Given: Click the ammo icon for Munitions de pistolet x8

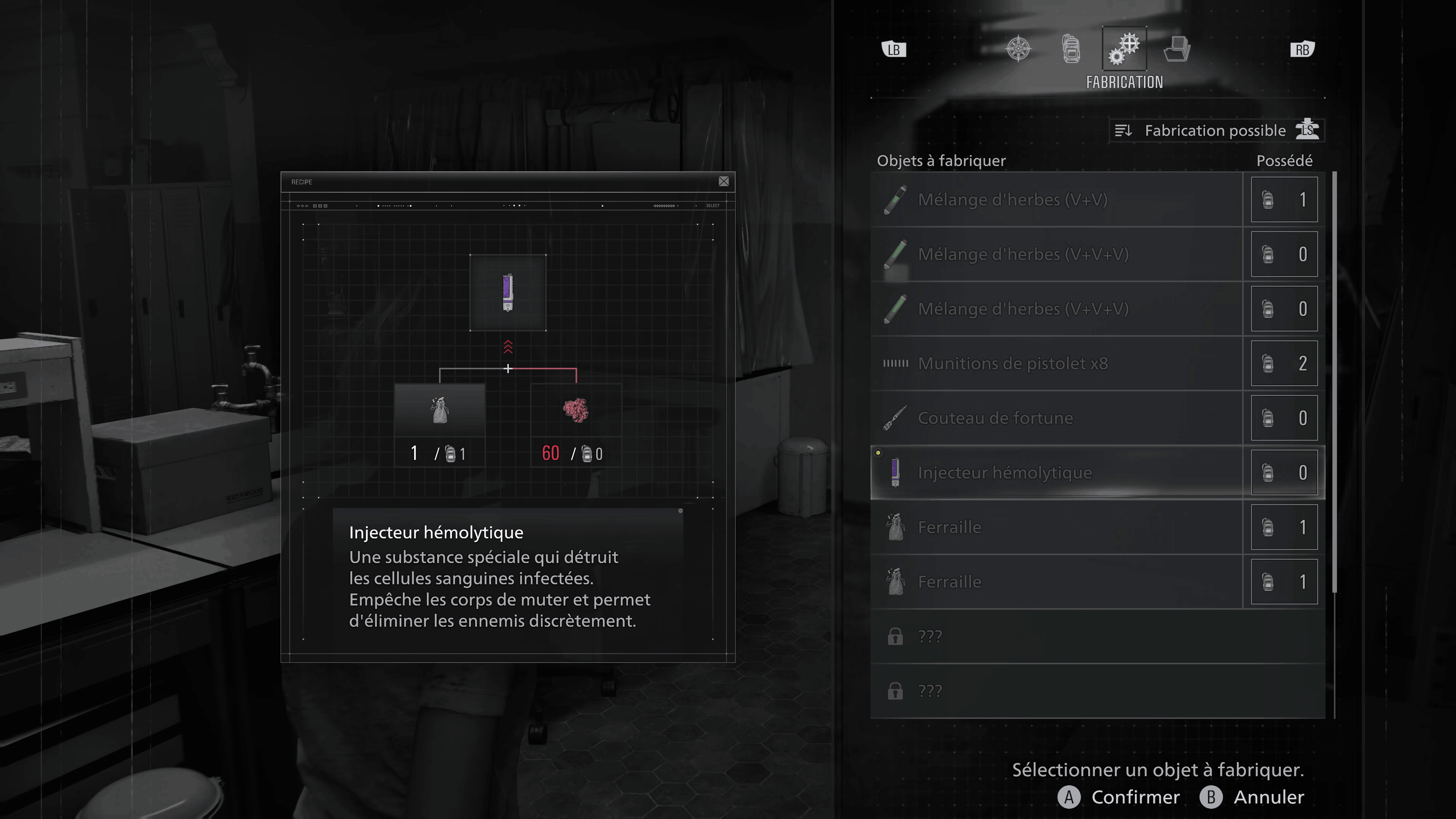Looking at the screenshot, I should point(895,364).
